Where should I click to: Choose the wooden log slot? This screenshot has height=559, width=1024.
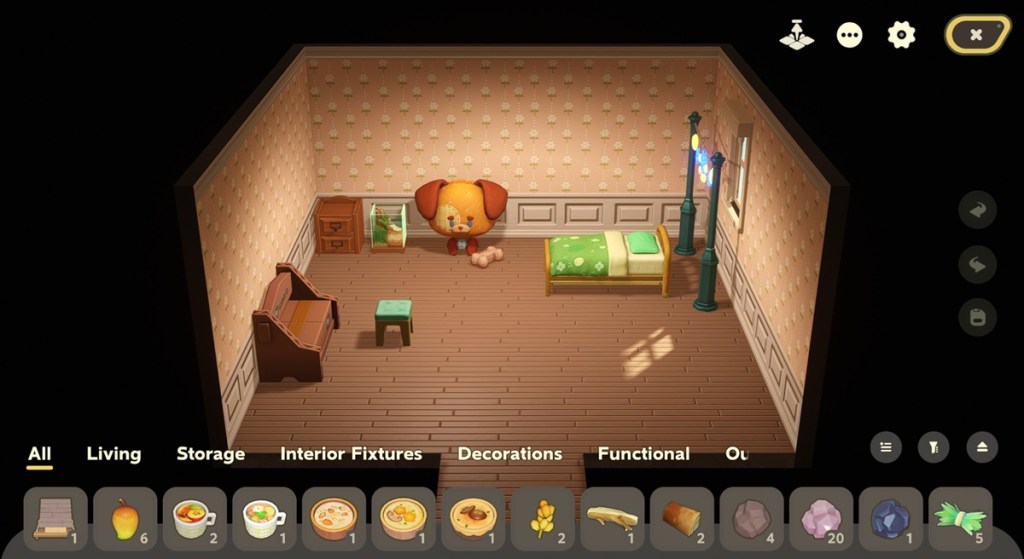pos(682,519)
